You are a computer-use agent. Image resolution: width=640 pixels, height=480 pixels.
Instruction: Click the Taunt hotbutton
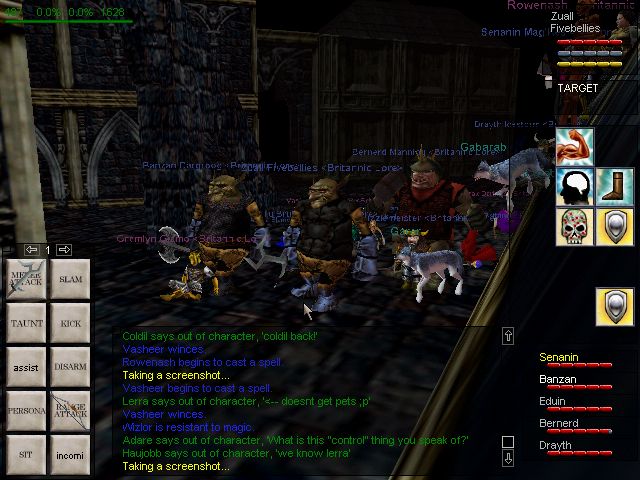coord(27,324)
